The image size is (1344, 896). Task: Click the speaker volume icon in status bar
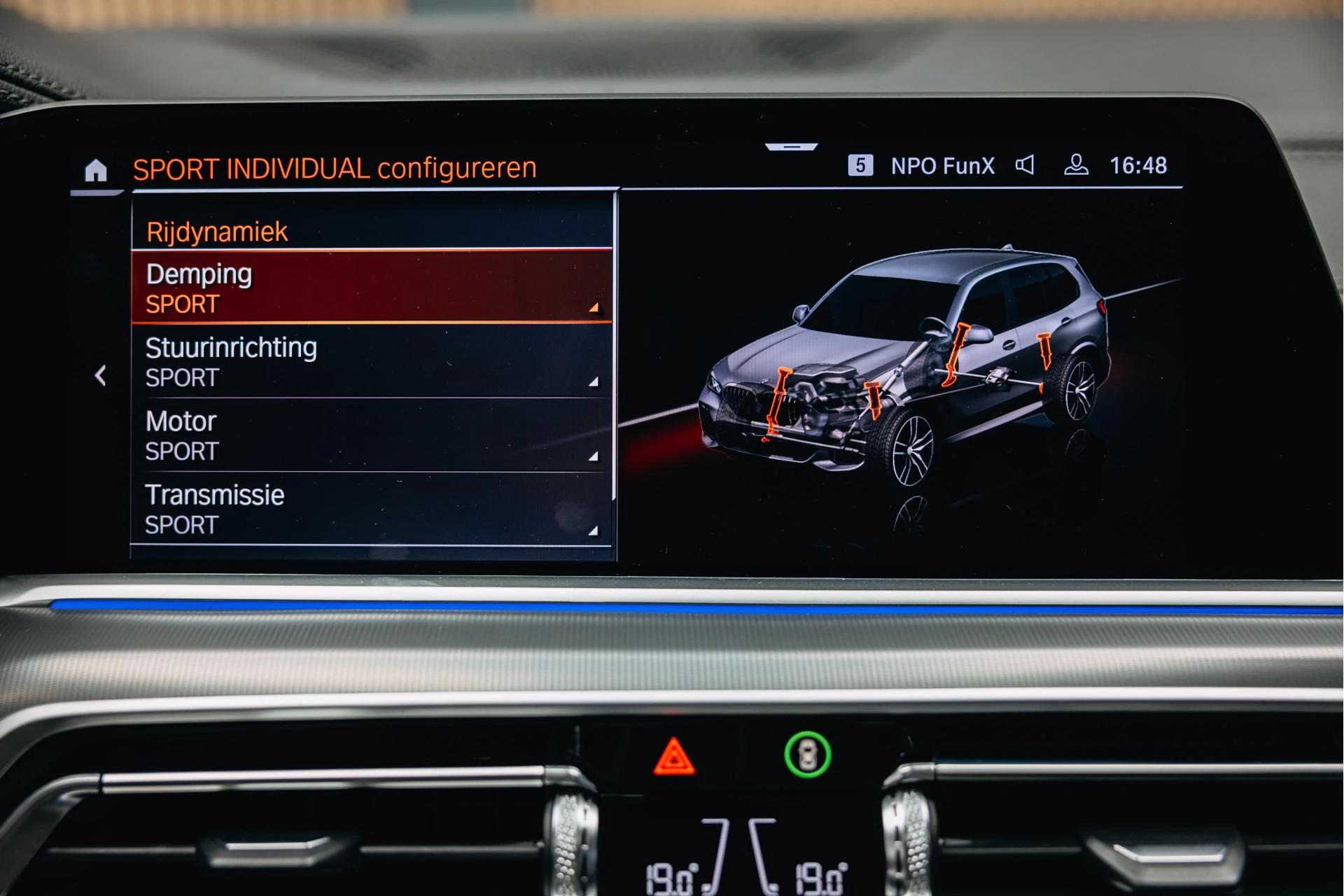[x=1025, y=165]
